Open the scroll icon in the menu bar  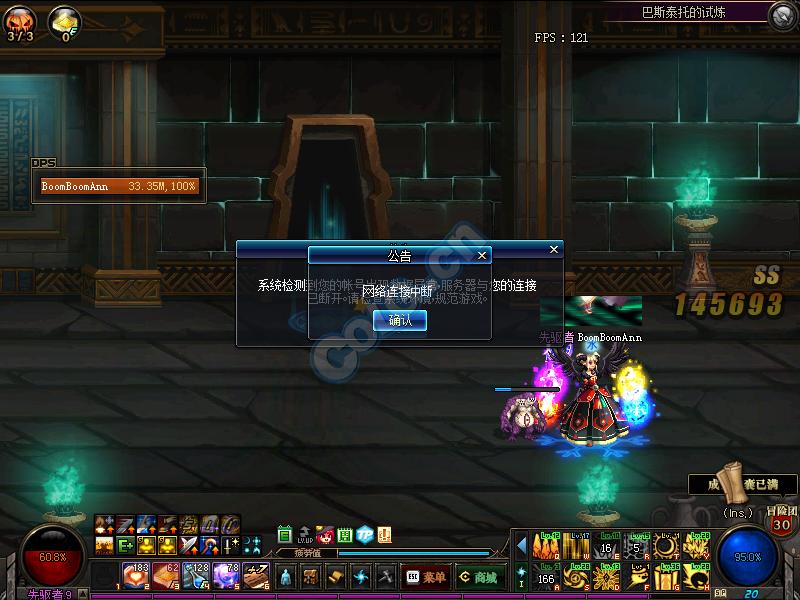coord(337,577)
